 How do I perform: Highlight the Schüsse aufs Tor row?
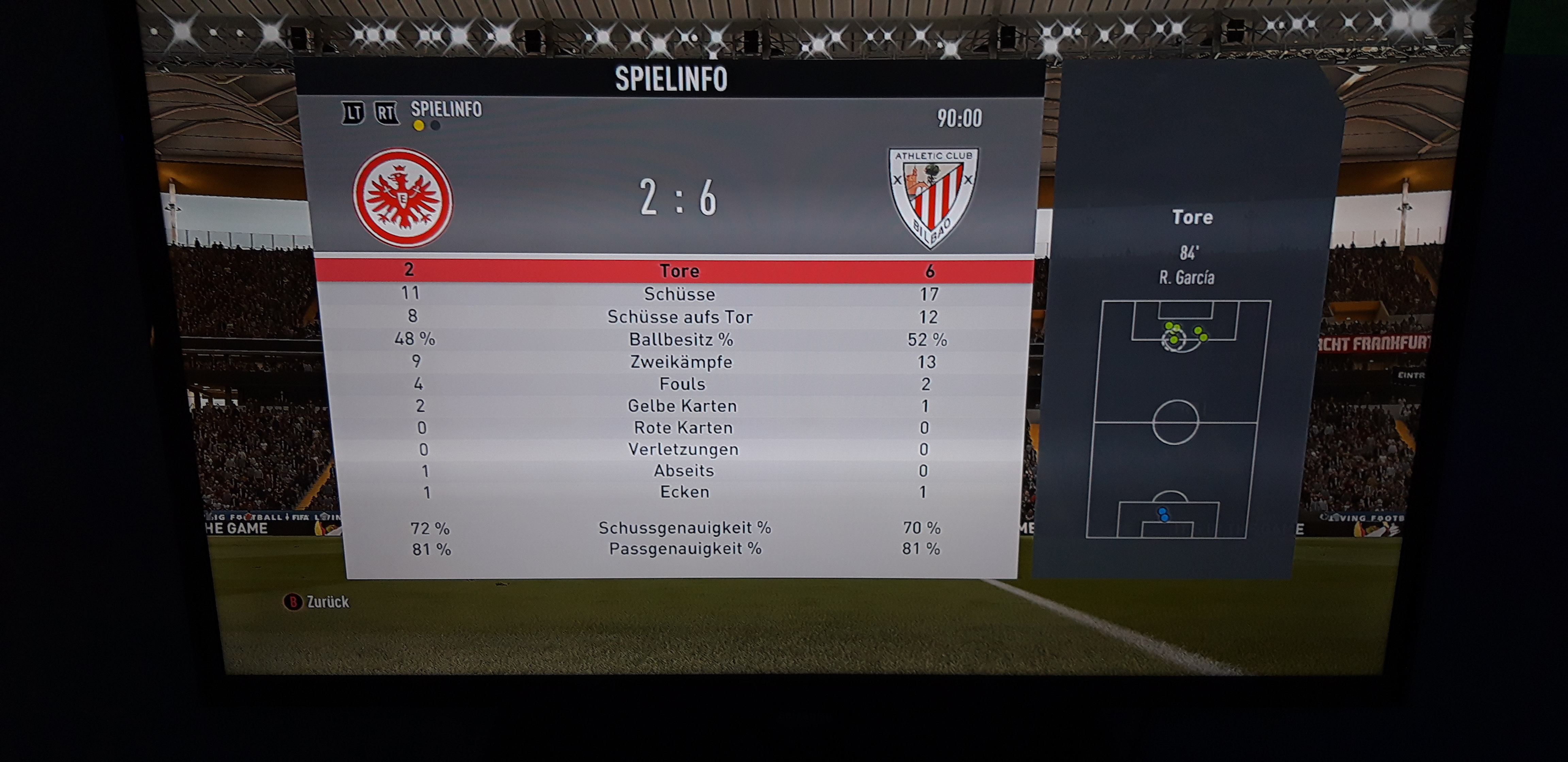click(680, 317)
